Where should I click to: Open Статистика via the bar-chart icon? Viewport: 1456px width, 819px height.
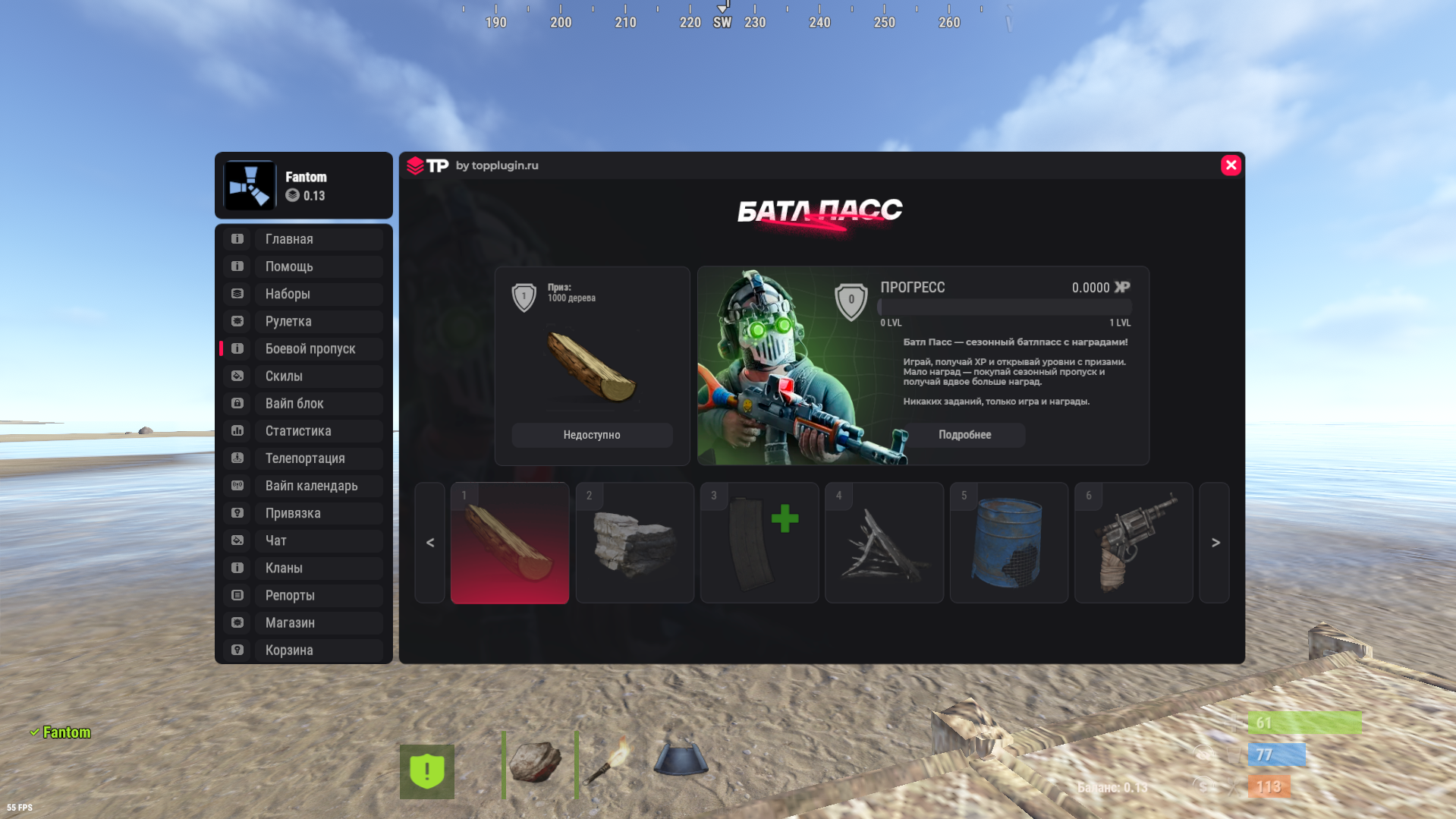point(236,430)
